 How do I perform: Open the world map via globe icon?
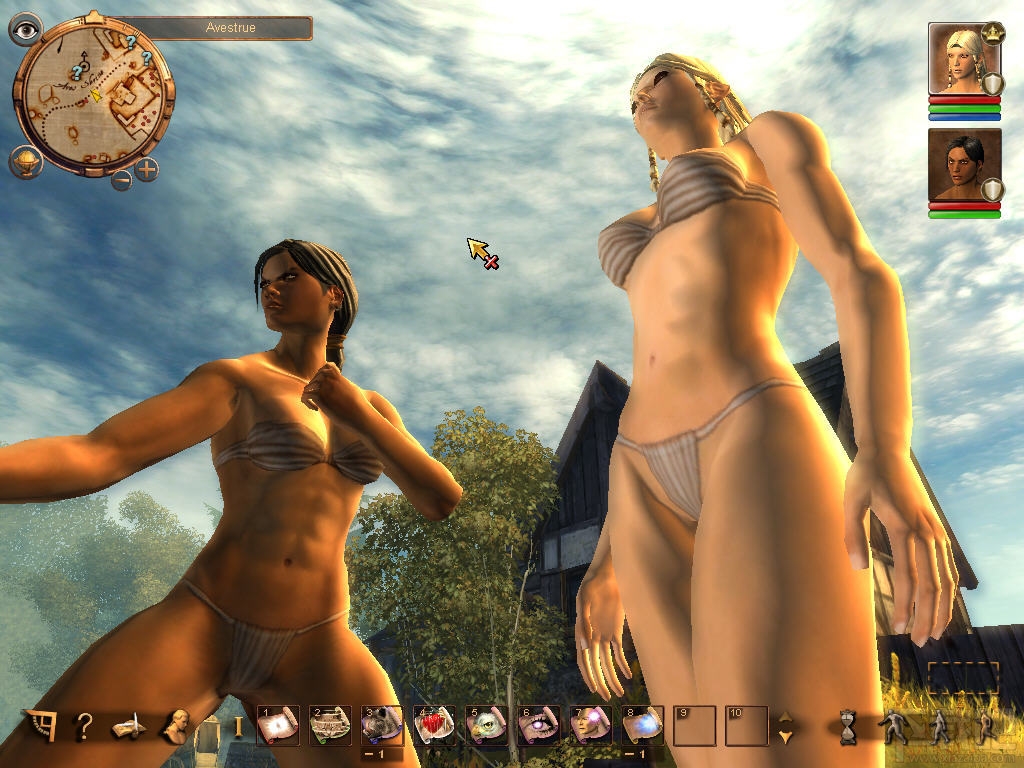[x=25, y=160]
